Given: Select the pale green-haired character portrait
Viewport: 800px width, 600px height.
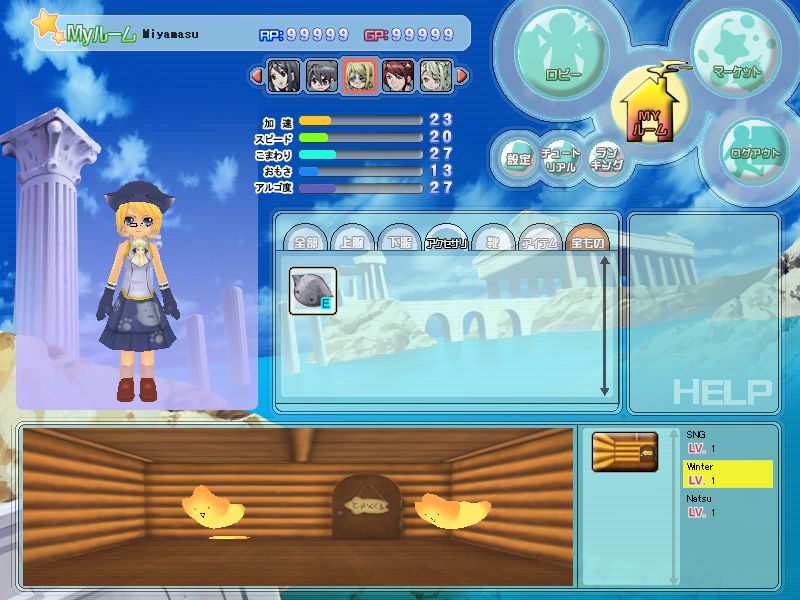Looking at the screenshot, I should click(435, 75).
